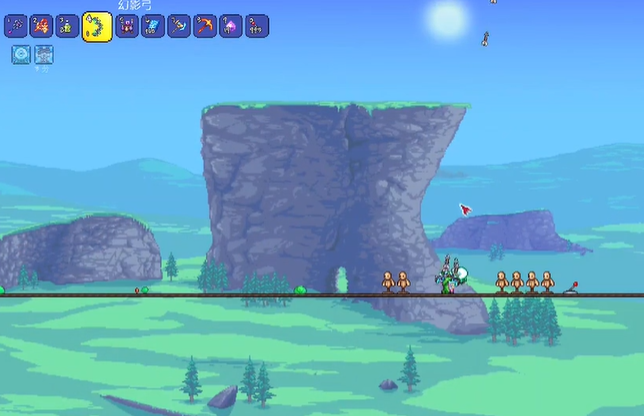Viewport: 644px width, 416px height.
Task: Equip the red pickaxe slot
Action: tap(205, 25)
